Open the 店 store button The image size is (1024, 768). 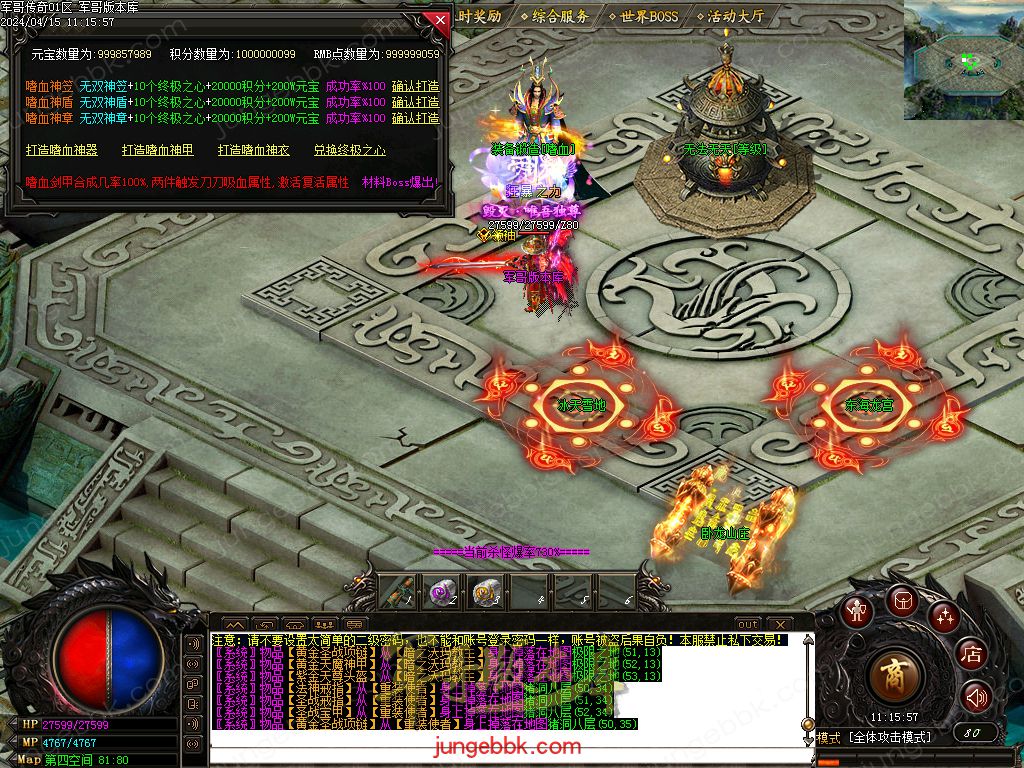click(971, 655)
